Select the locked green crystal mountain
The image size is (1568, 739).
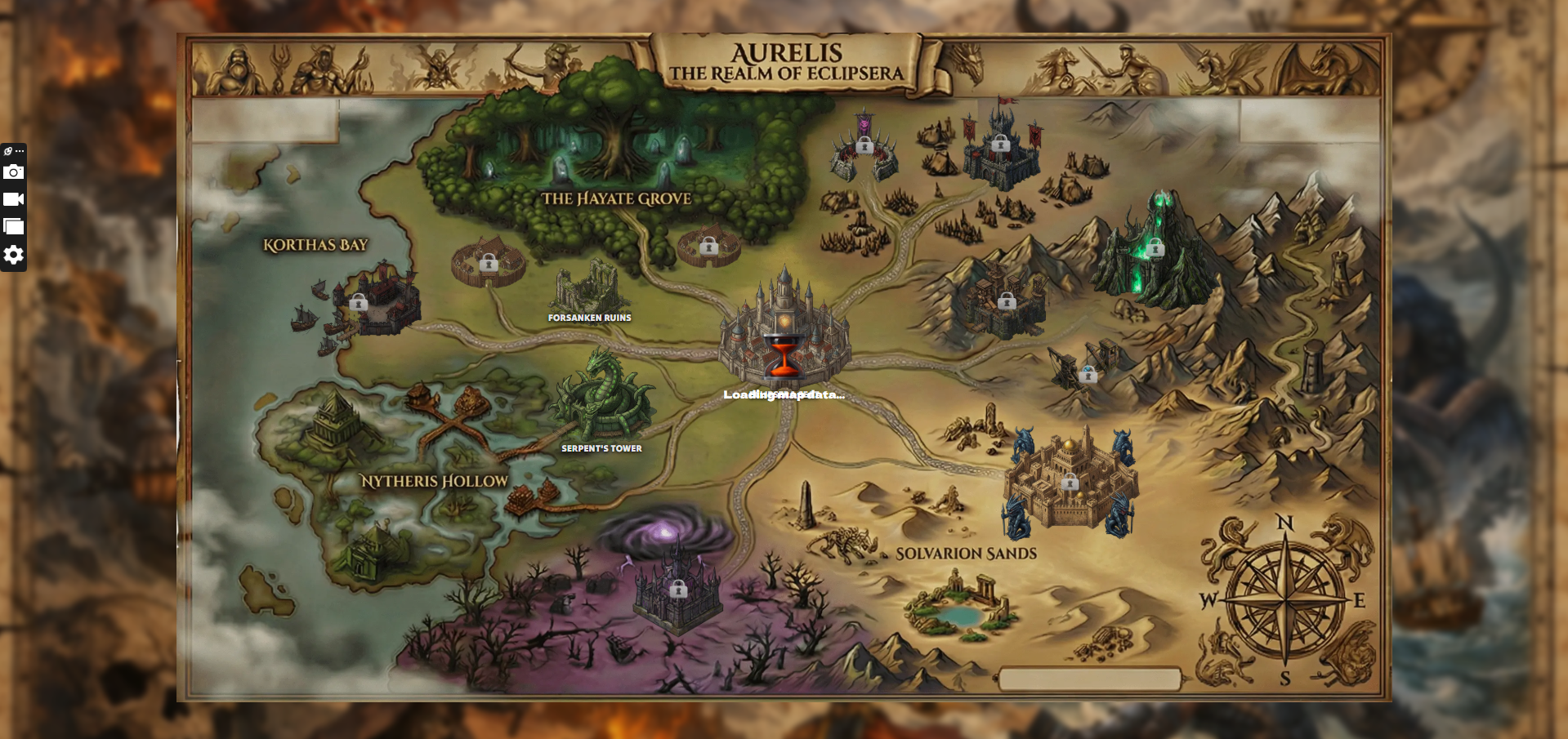coord(1154,246)
